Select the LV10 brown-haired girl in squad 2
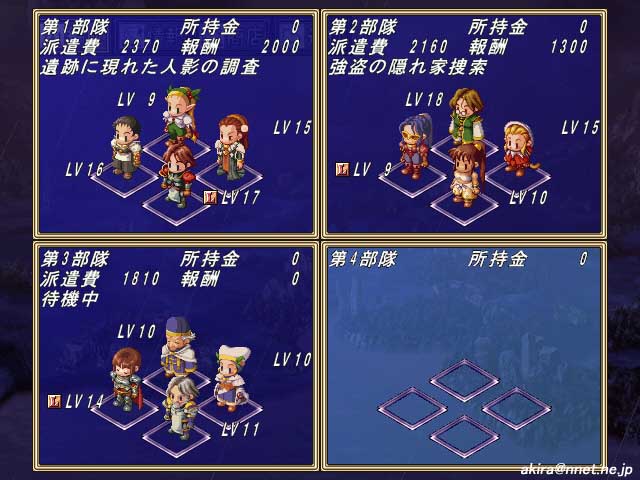Image resolution: width=640 pixels, height=480 pixels. 465,172
